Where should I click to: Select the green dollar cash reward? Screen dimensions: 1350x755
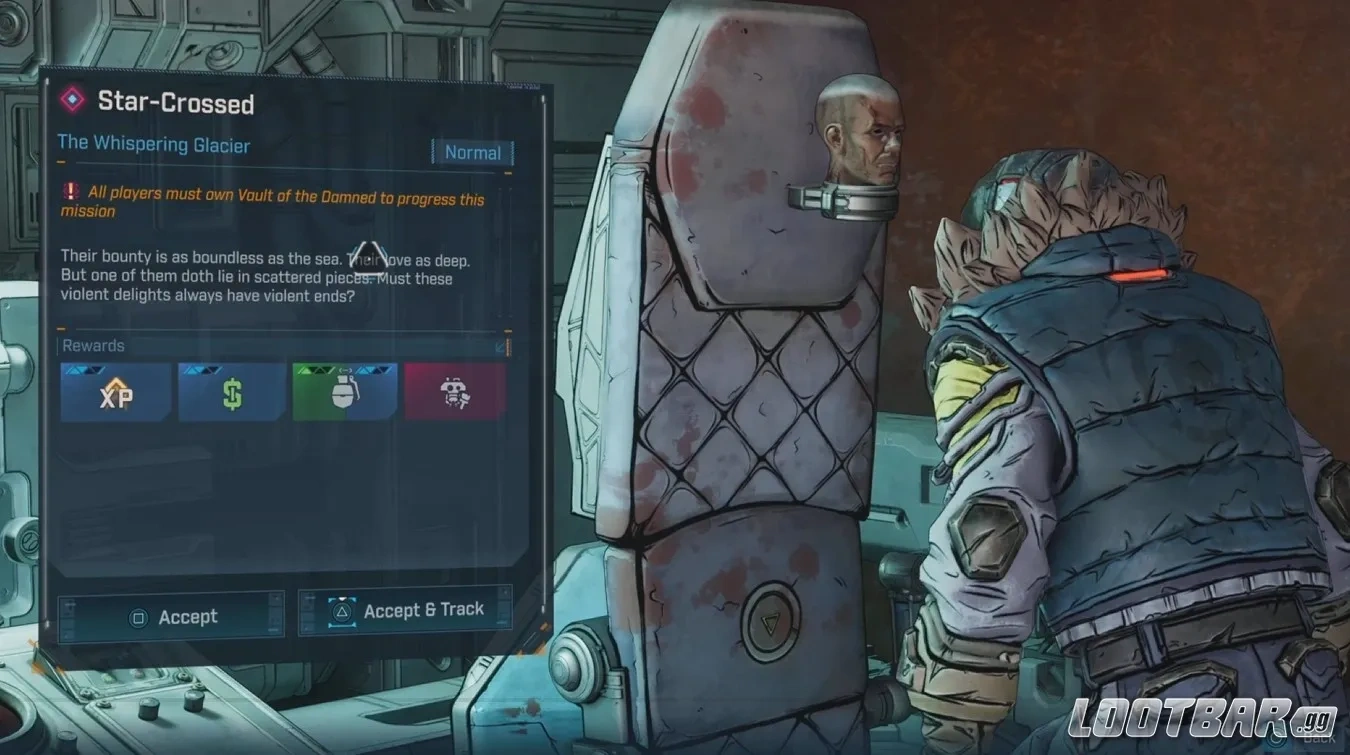coord(231,392)
